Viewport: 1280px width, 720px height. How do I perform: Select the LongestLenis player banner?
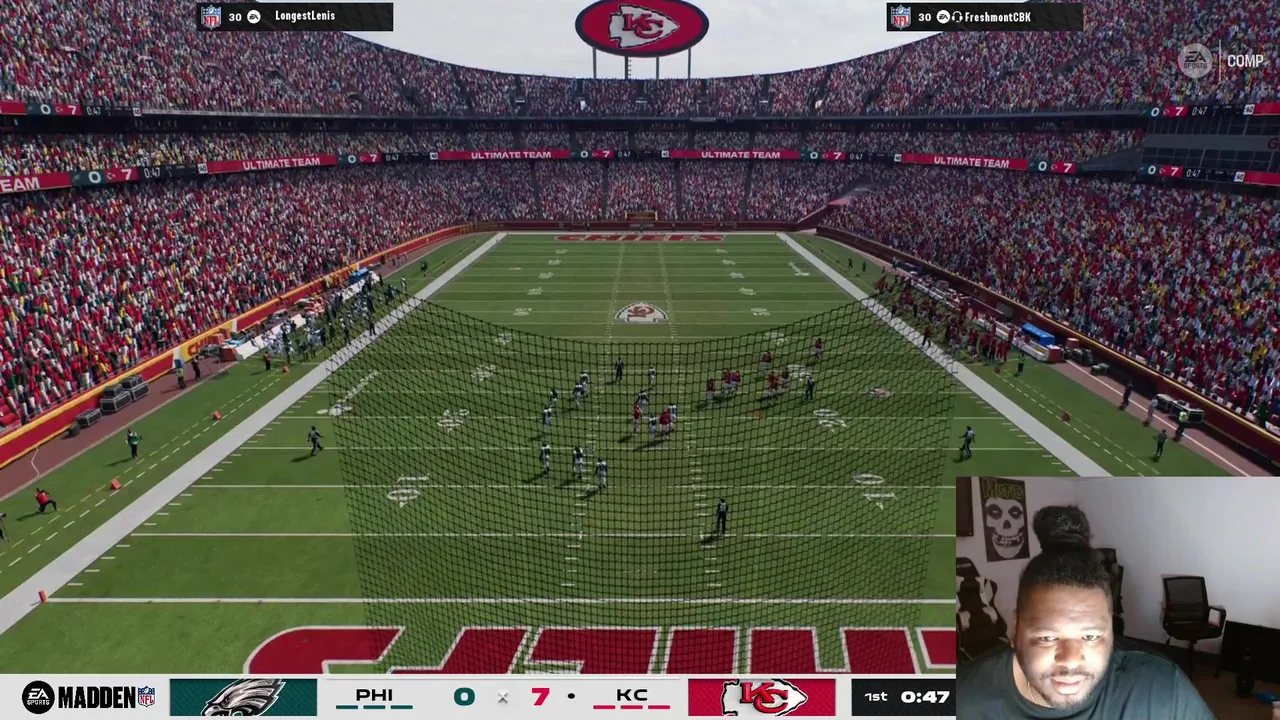(x=295, y=16)
